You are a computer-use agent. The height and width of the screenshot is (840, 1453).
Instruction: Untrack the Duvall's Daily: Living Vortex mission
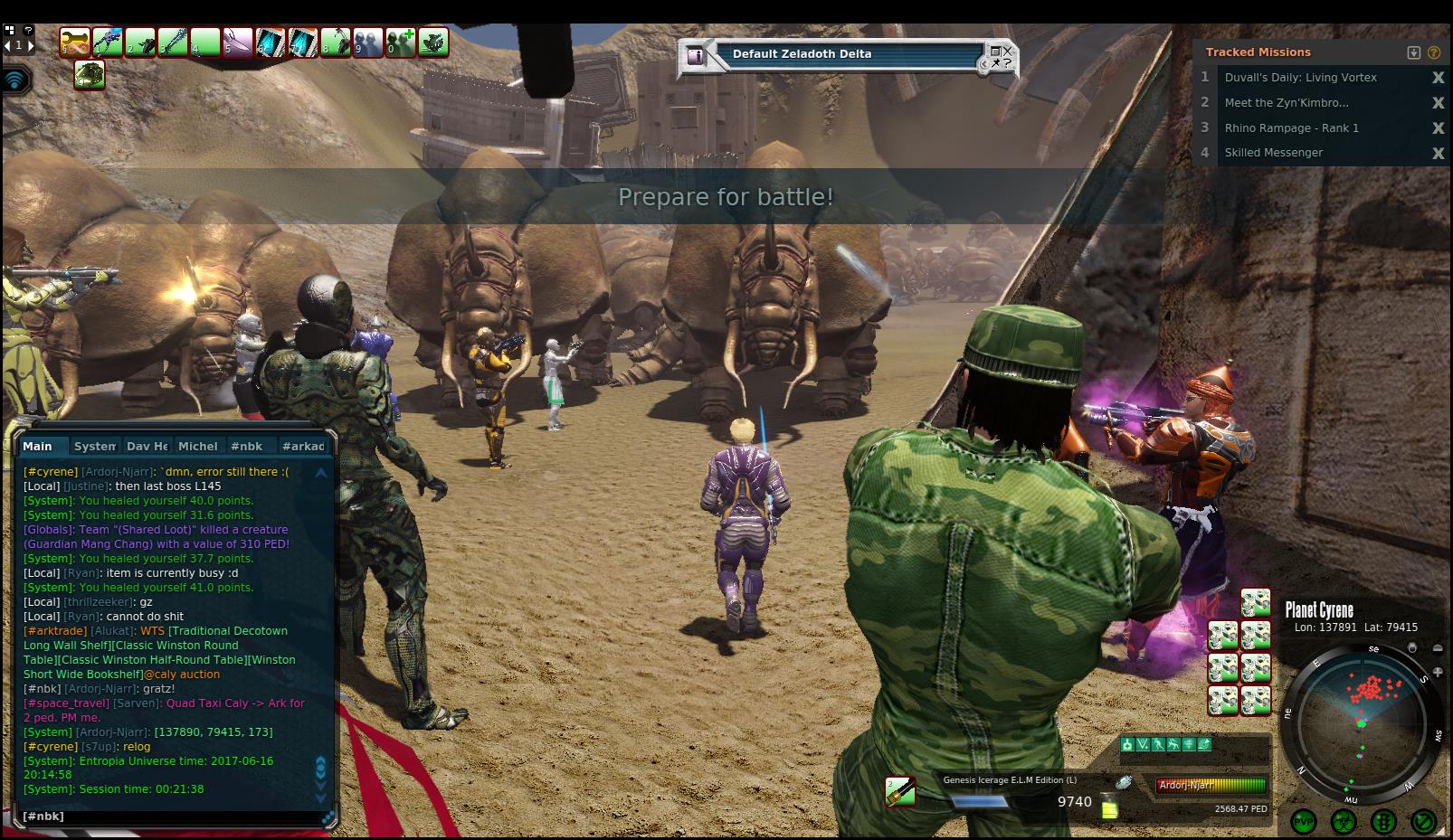(x=1438, y=78)
